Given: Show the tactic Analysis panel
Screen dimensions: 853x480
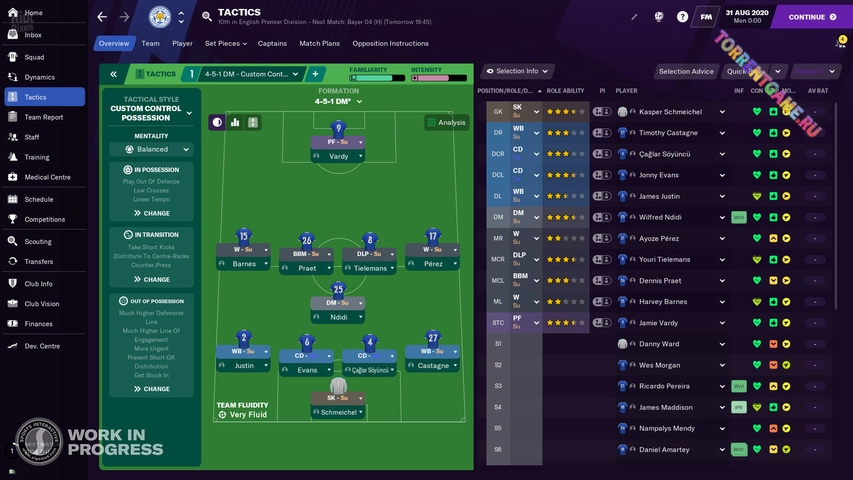Looking at the screenshot, I should (446, 123).
